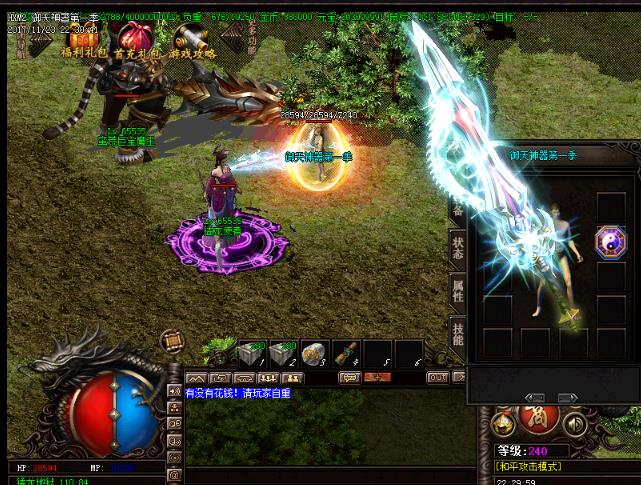Select the yin-yang bagua equipment slot

610,244
